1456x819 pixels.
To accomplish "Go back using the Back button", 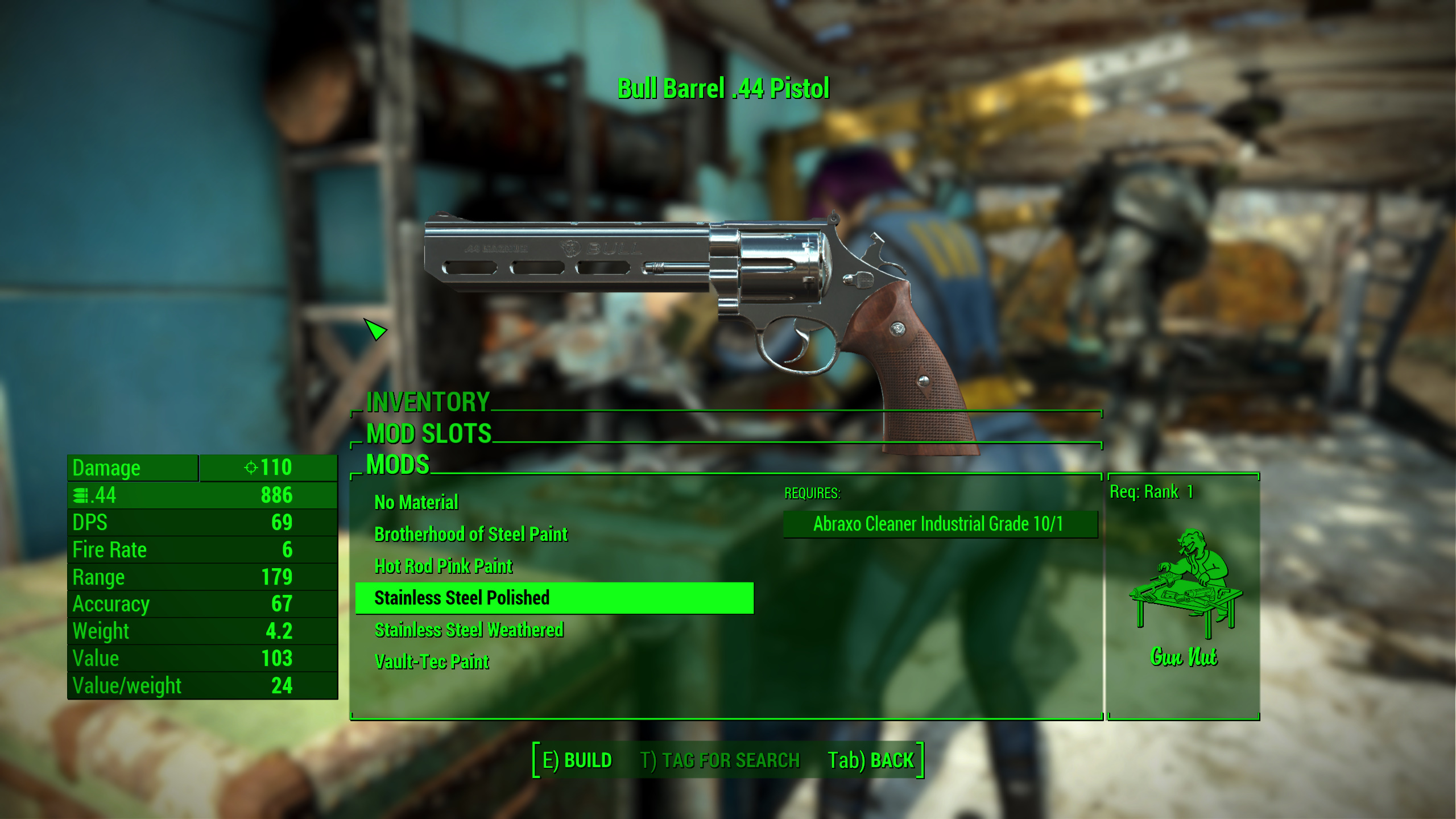I will [x=870, y=760].
